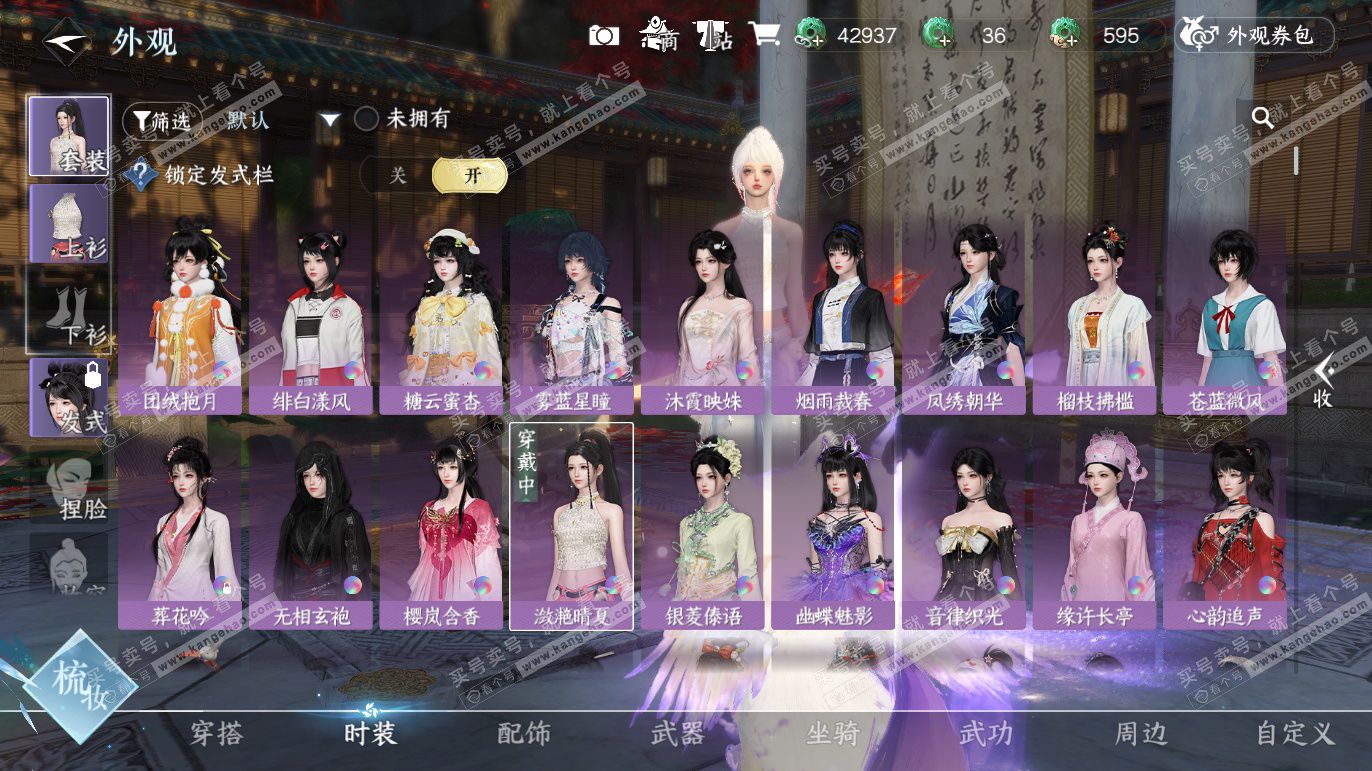Switch to the 上衫 category

coord(68,224)
